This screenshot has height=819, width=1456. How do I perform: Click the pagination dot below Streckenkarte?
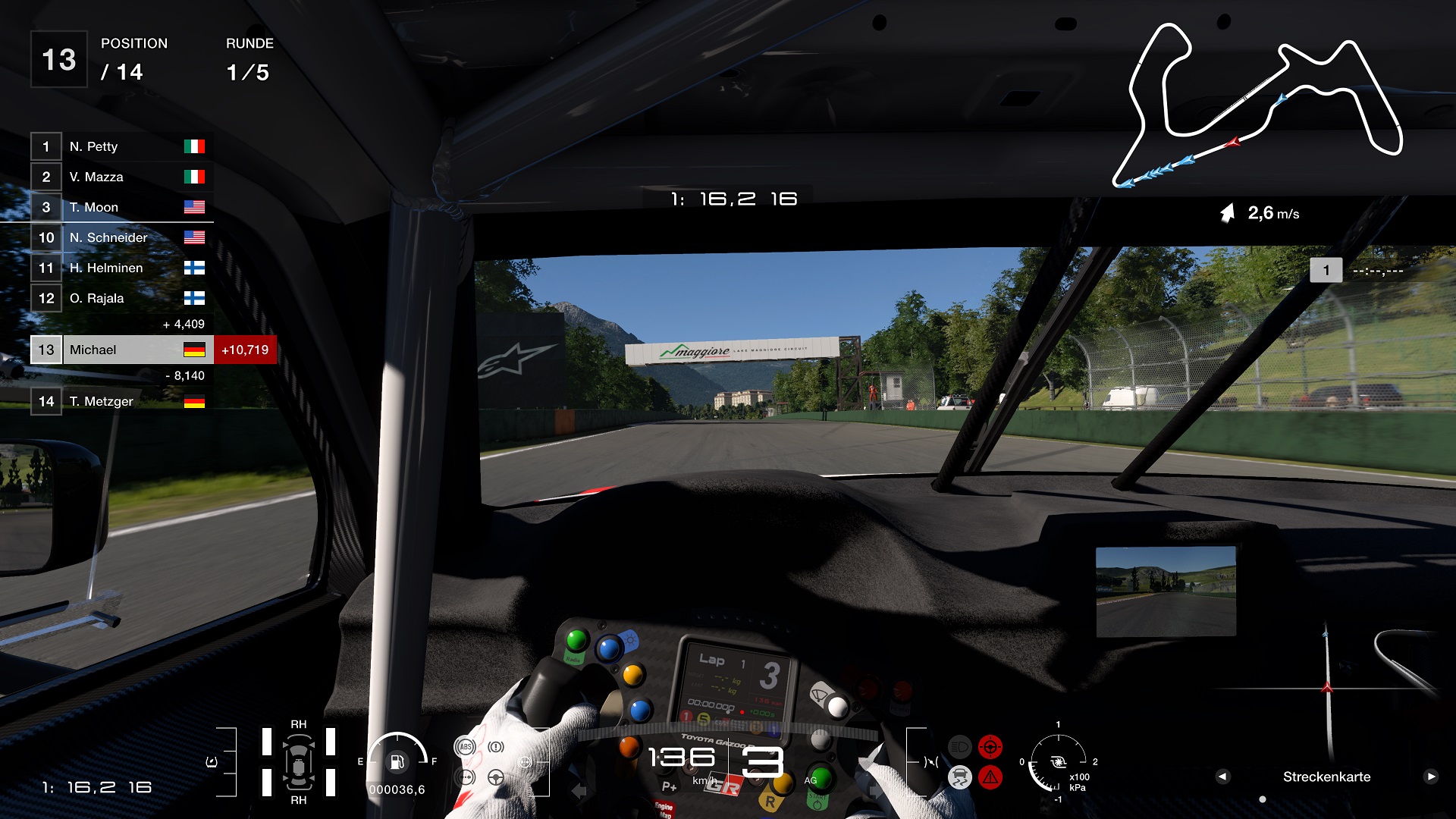(1263, 799)
